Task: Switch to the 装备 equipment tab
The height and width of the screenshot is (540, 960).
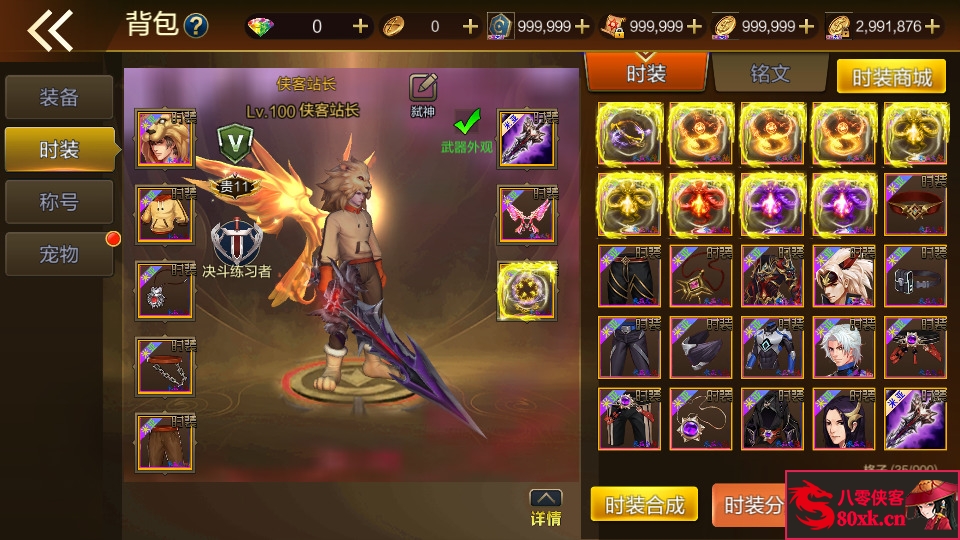Action: point(58,97)
